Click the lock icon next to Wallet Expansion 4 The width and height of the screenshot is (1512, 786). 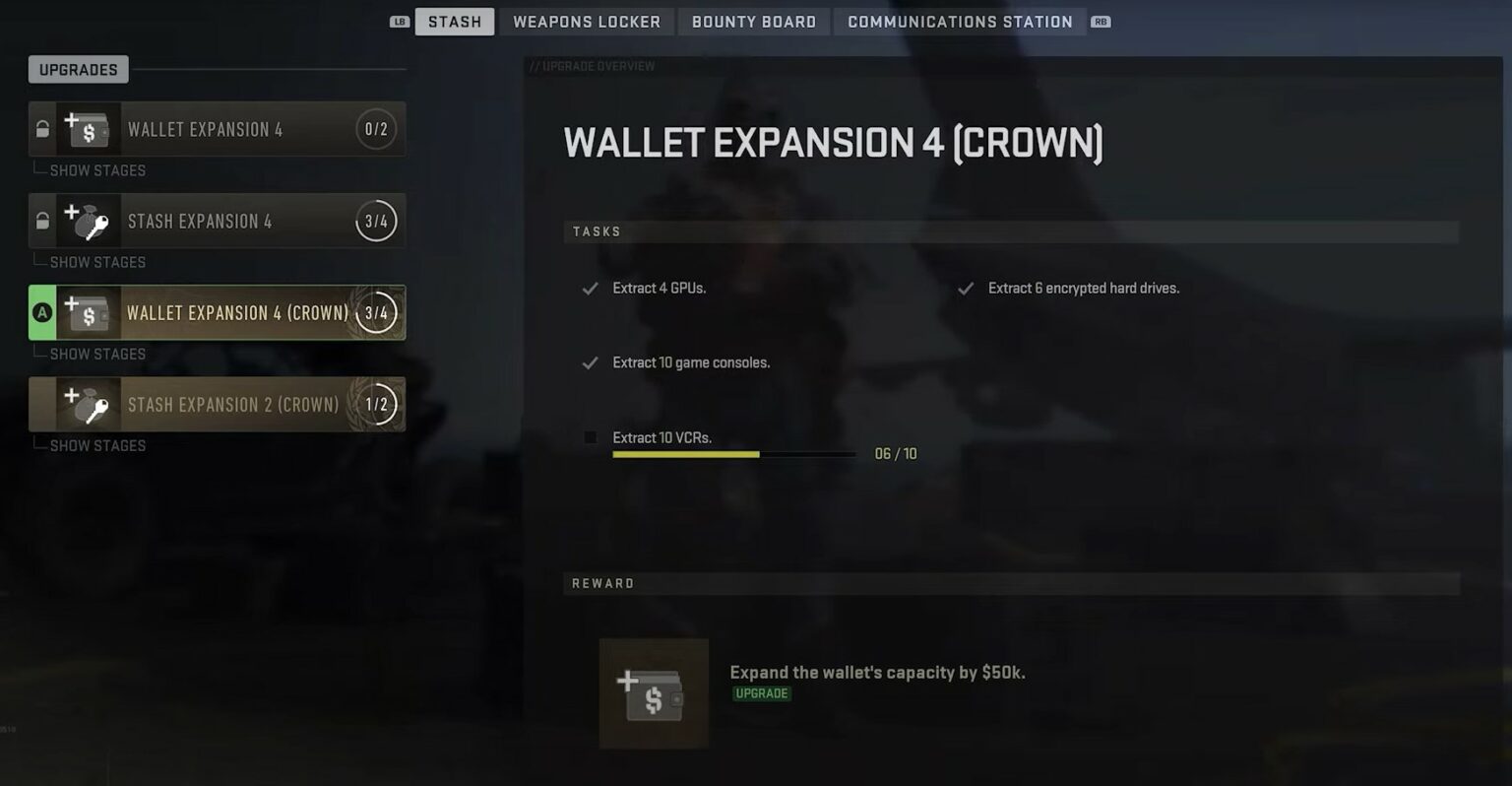tap(40, 128)
